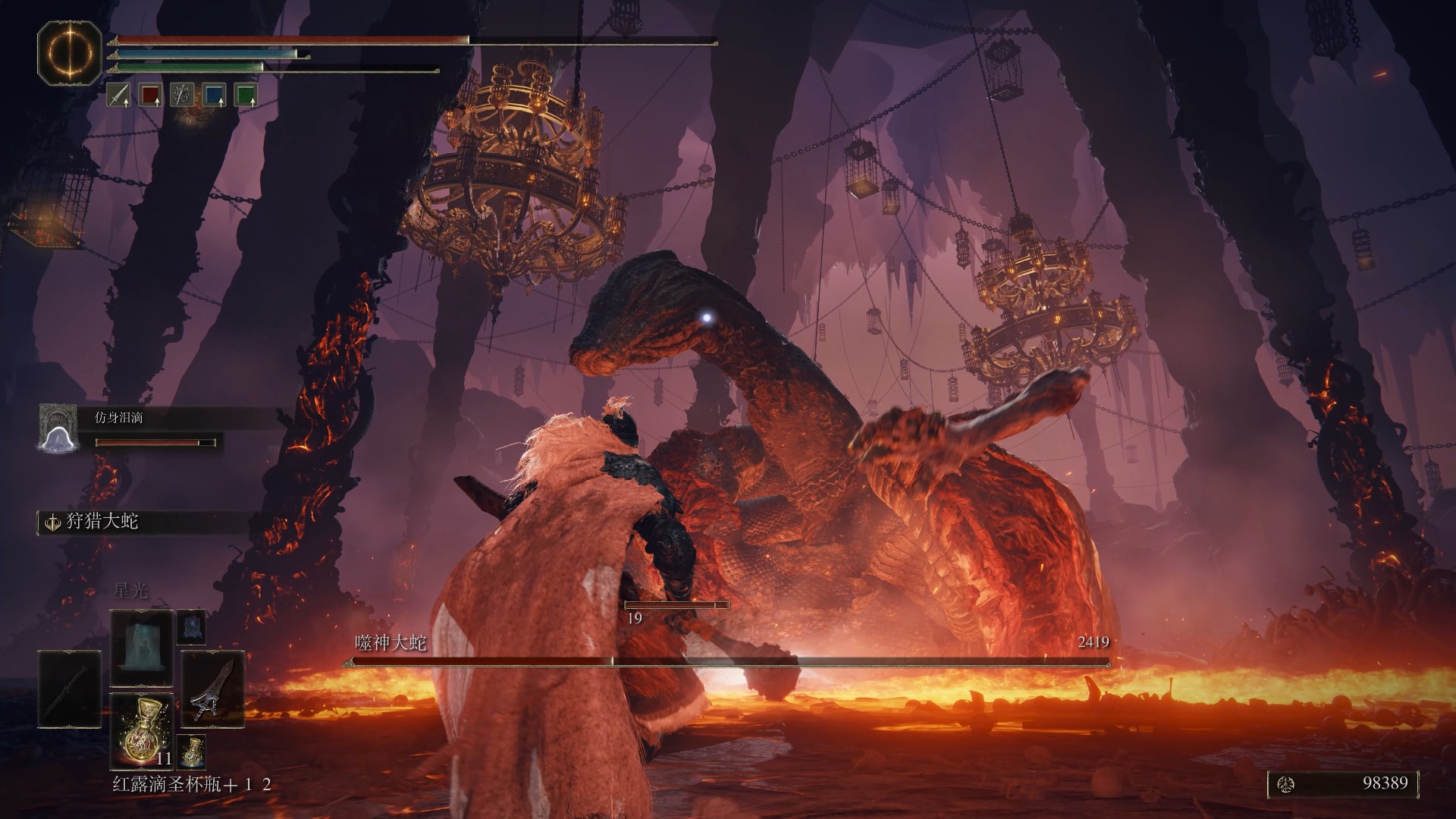Click the runes icon beside 98389
1456x819 pixels.
click(x=1286, y=785)
